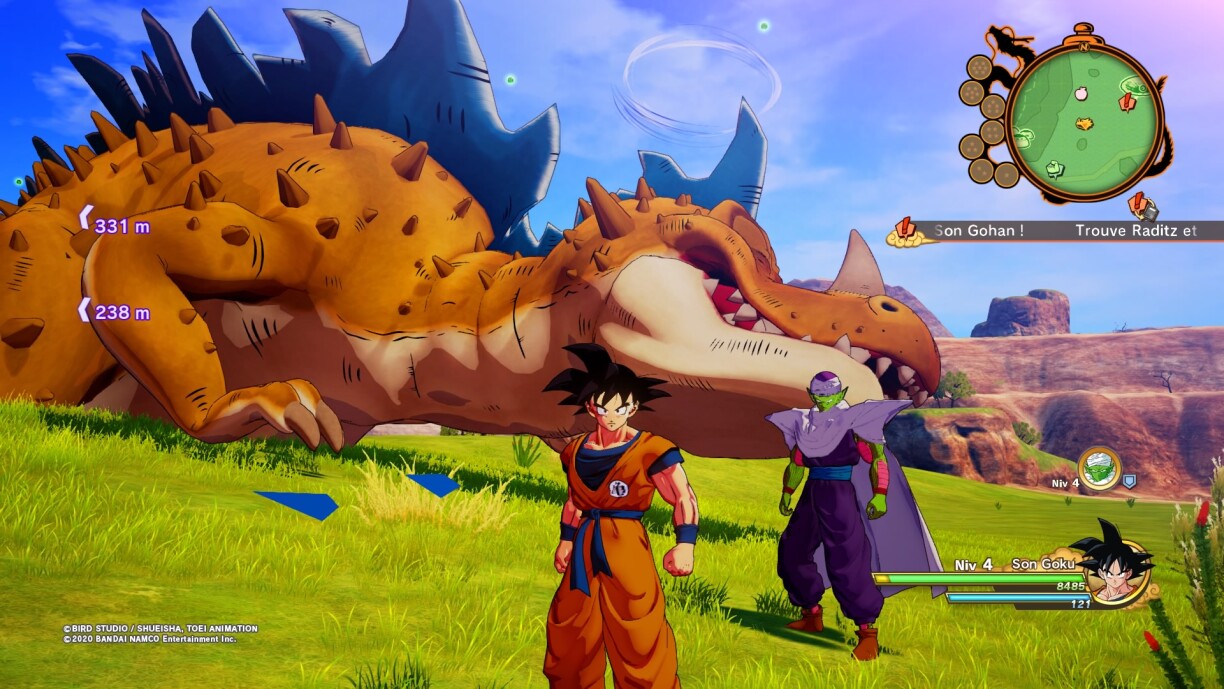The width and height of the screenshot is (1224, 689).
Task: Select the 331 m distance waypoint indicator
Action: 114,226
